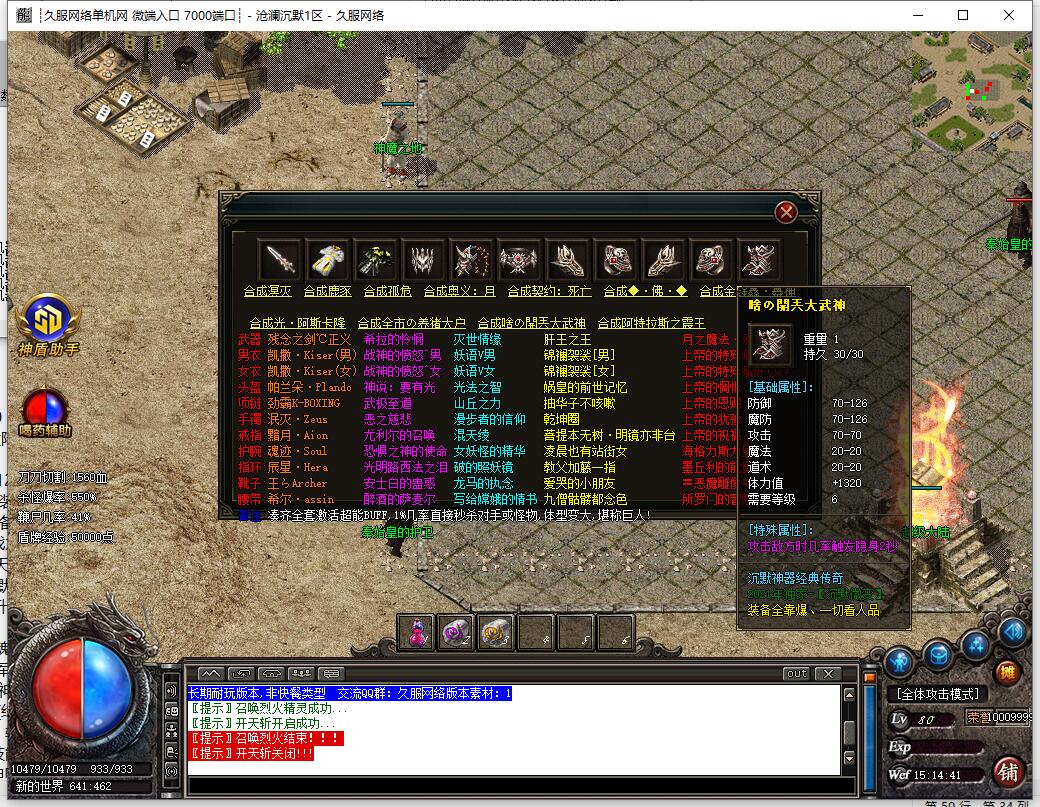Open the 铺 shop button
Screen dimensions: 1040x807
[1007, 772]
